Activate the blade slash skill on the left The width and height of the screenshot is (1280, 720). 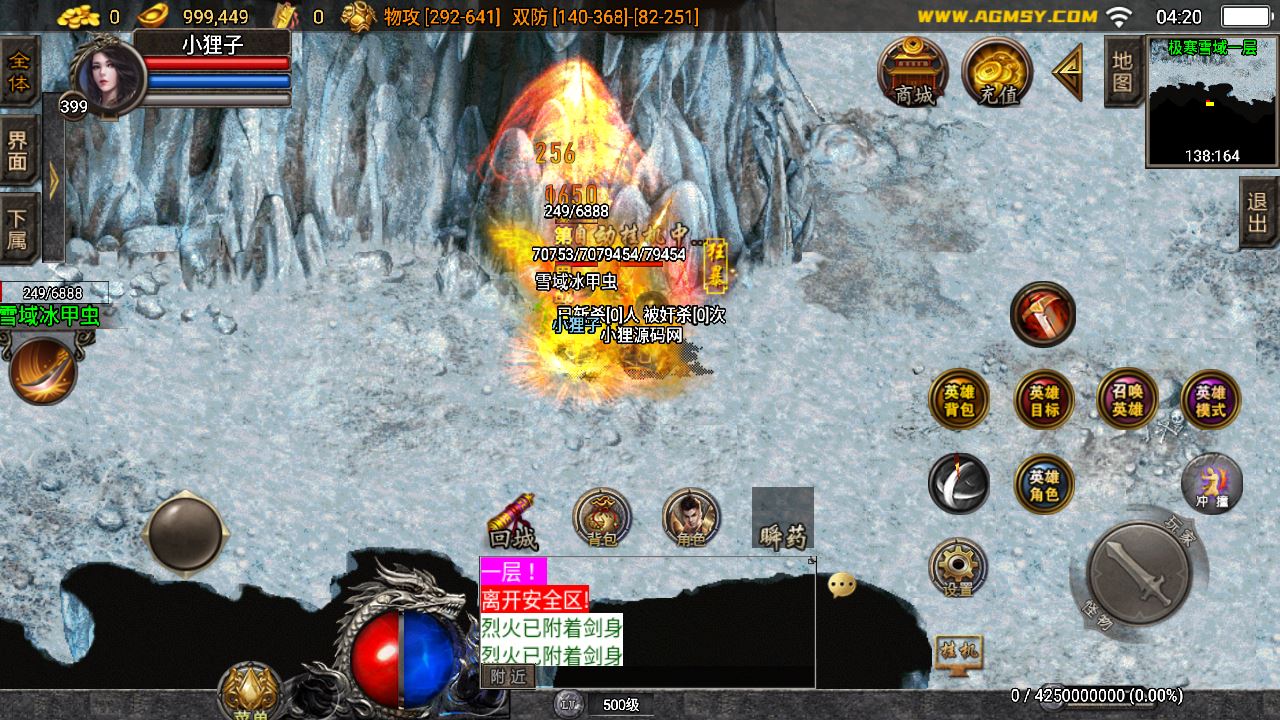tap(43, 372)
